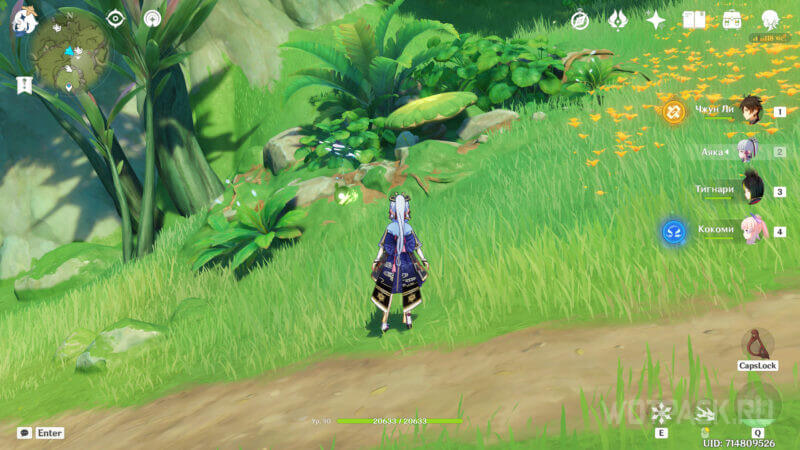Select party member Аяка

coord(748,151)
